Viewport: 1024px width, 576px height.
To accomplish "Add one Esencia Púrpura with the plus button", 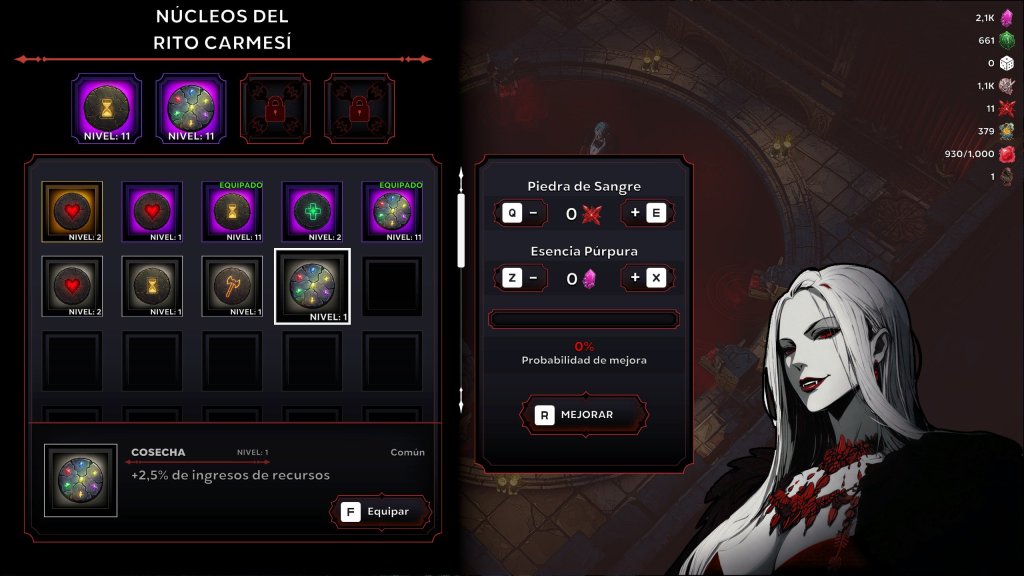I will (x=647, y=278).
